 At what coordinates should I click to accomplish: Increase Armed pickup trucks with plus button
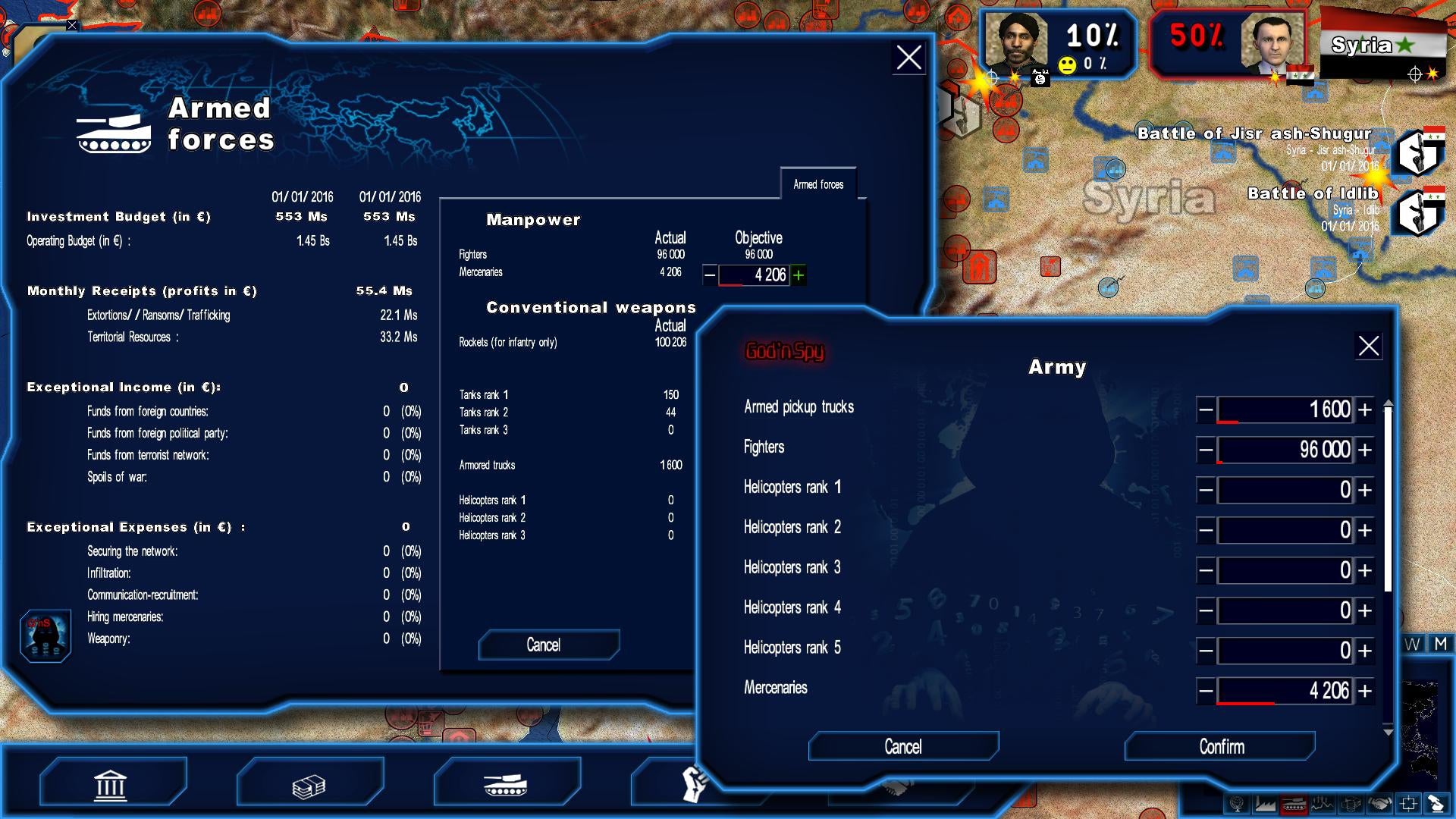(x=1363, y=409)
